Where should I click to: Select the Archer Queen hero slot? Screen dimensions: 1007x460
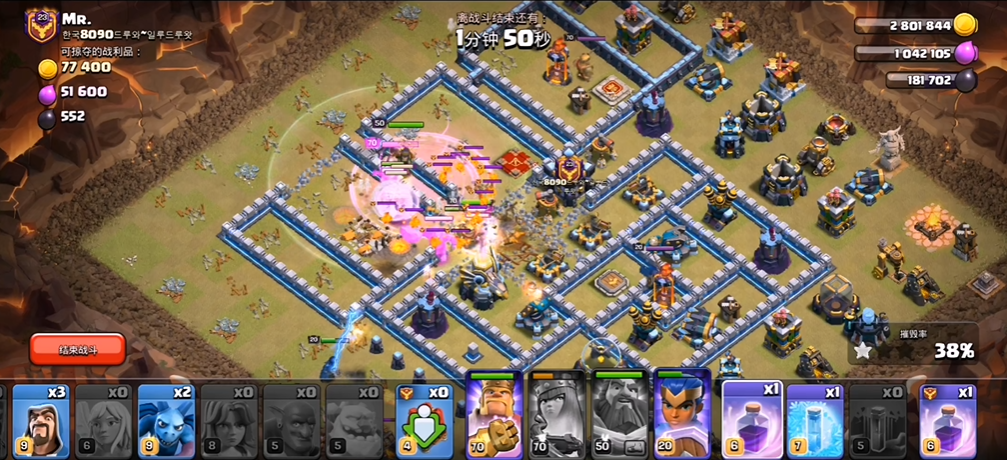point(556,415)
